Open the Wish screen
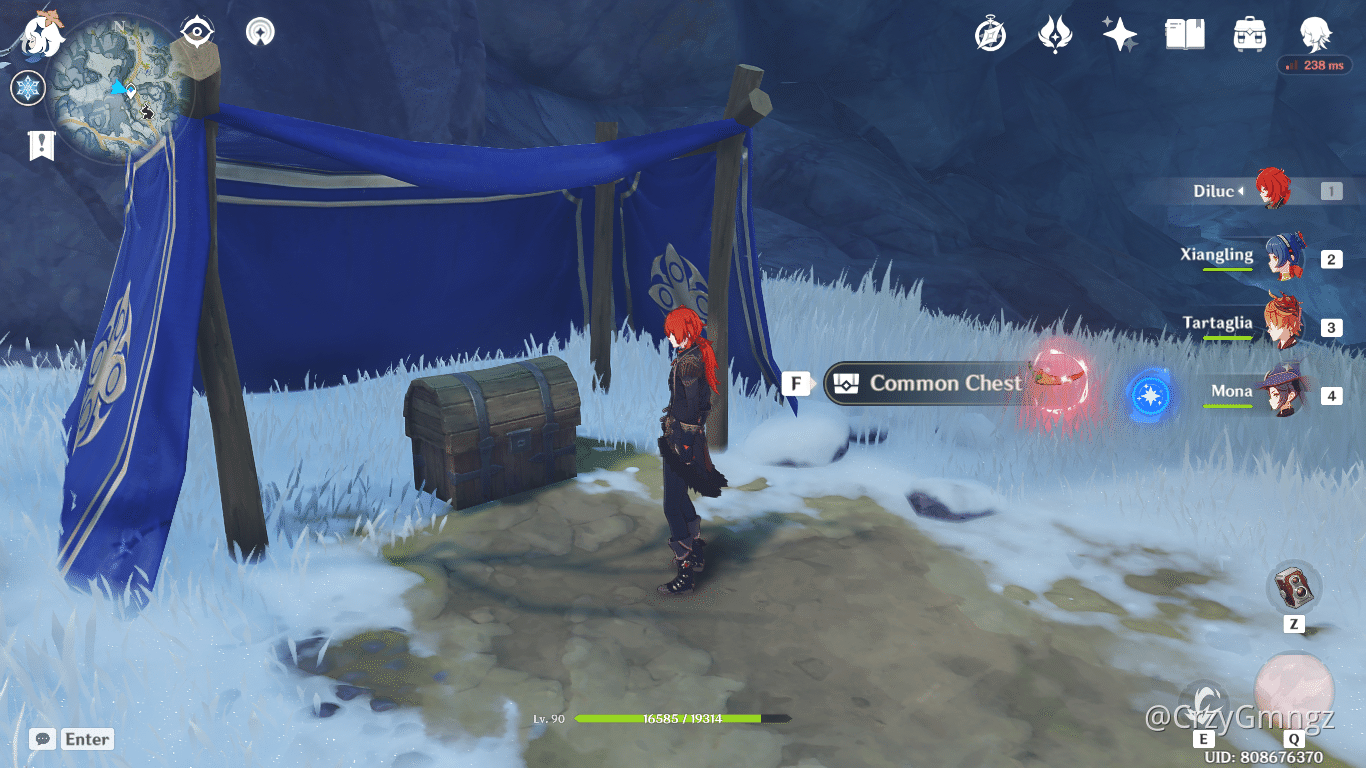The width and height of the screenshot is (1366, 768). [x=1119, y=33]
